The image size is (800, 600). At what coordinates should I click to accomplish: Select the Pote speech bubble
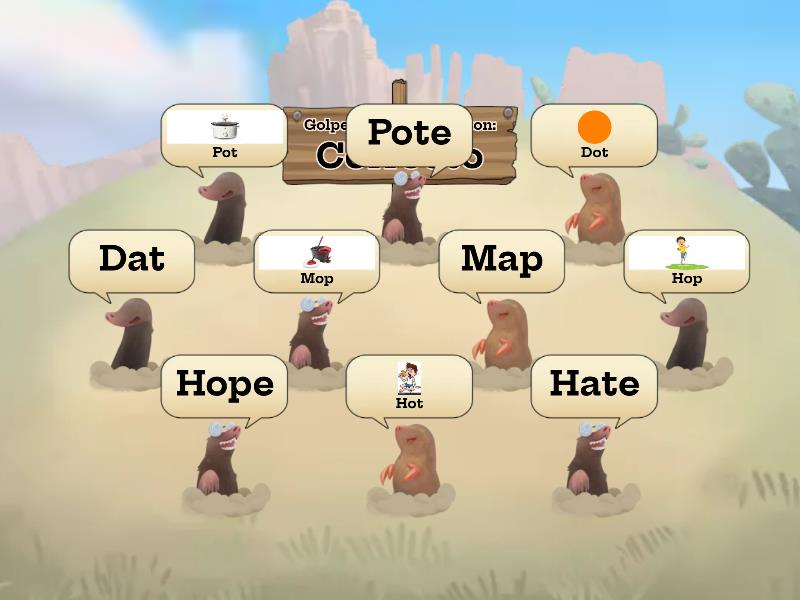[x=409, y=133]
